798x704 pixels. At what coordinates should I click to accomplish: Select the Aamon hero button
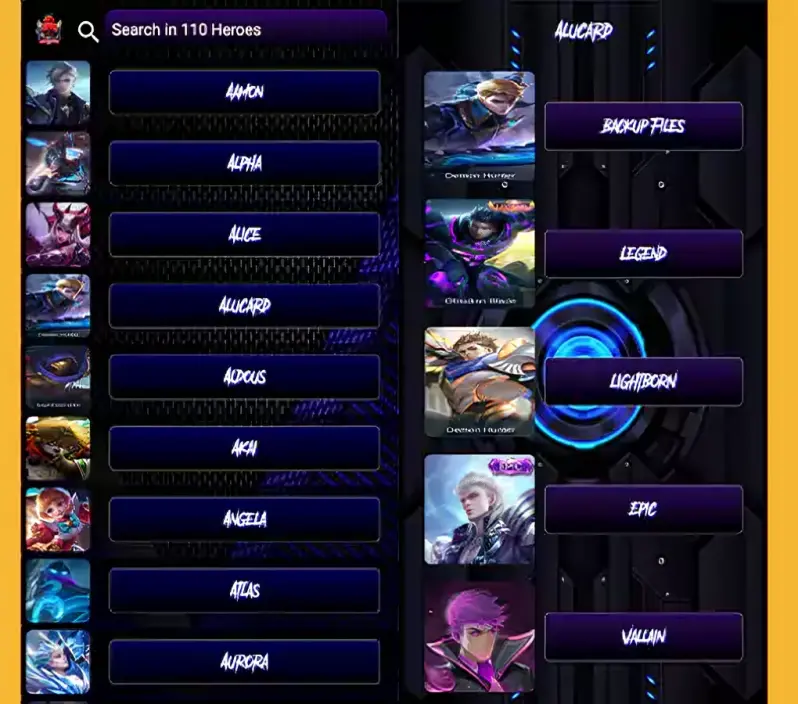coord(244,92)
